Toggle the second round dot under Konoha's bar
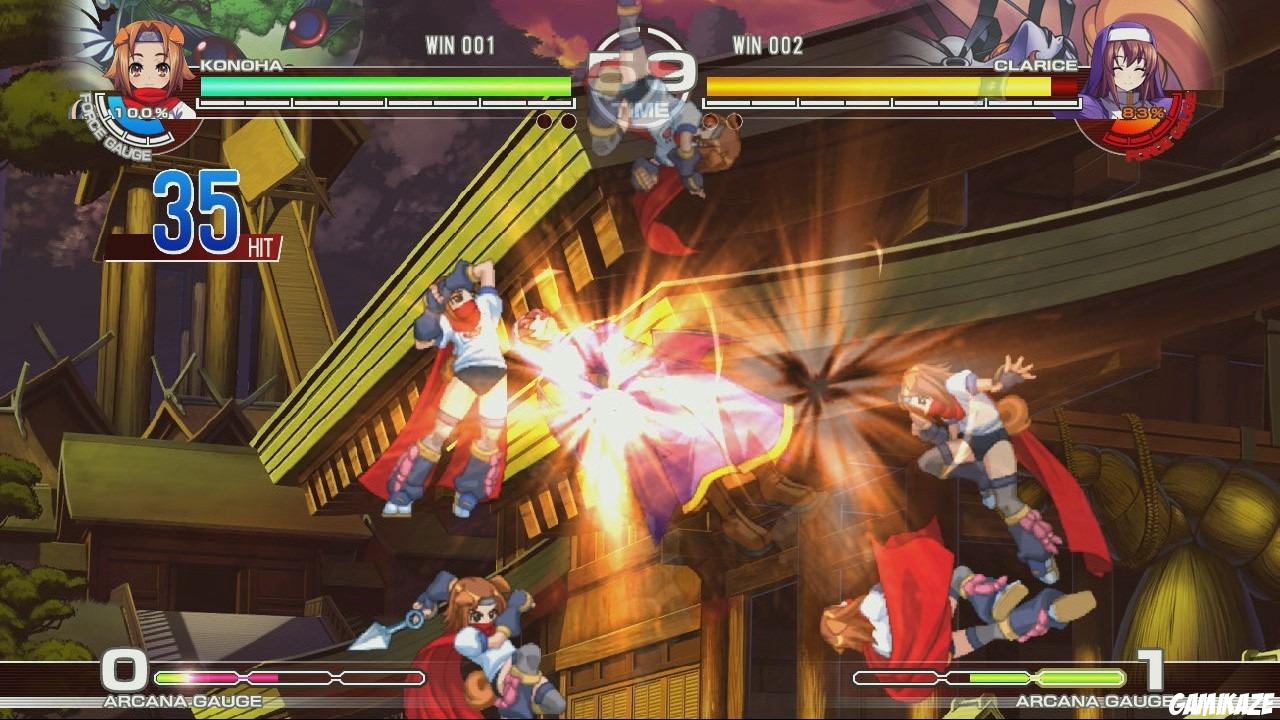The image size is (1280, 720). 568,120
